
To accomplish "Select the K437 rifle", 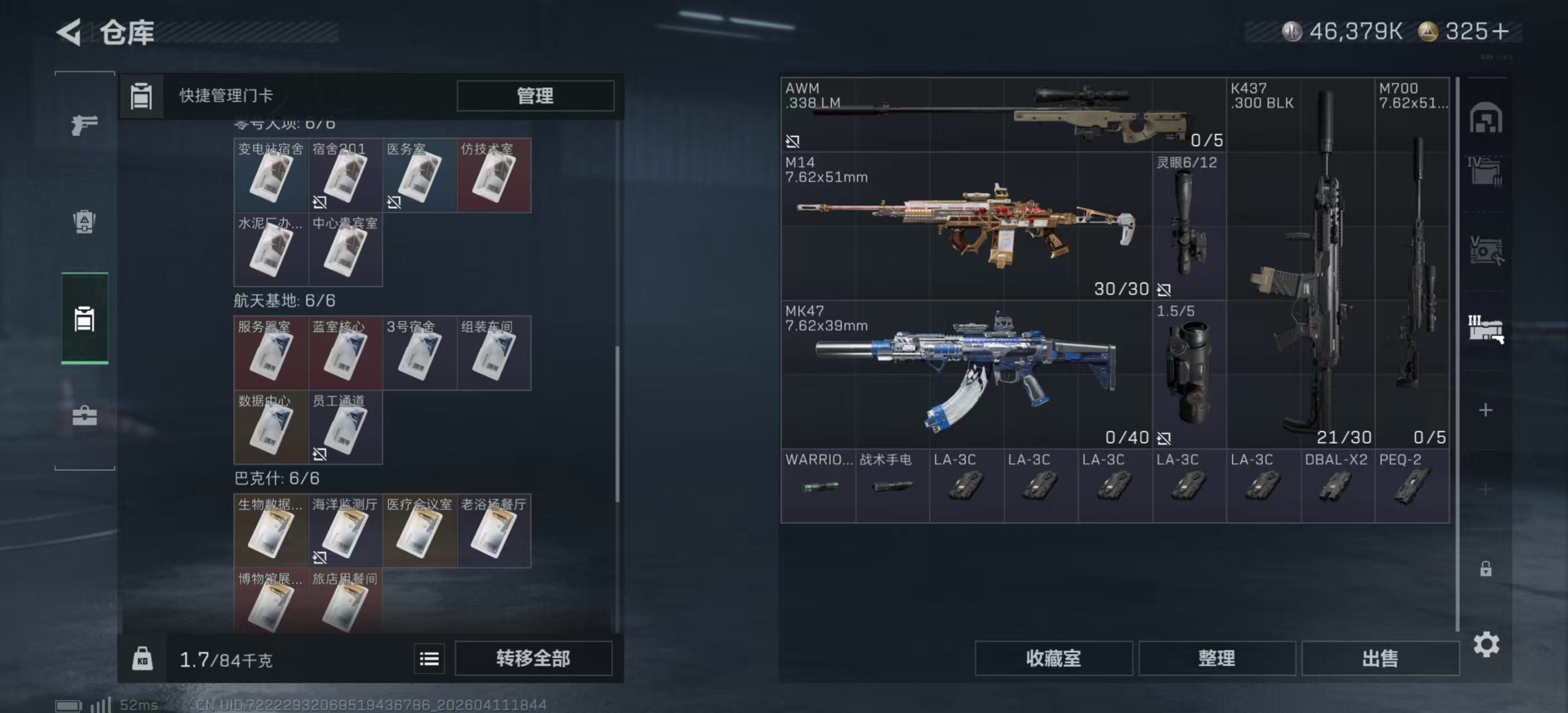I will pyautogui.click(x=1300, y=263).
